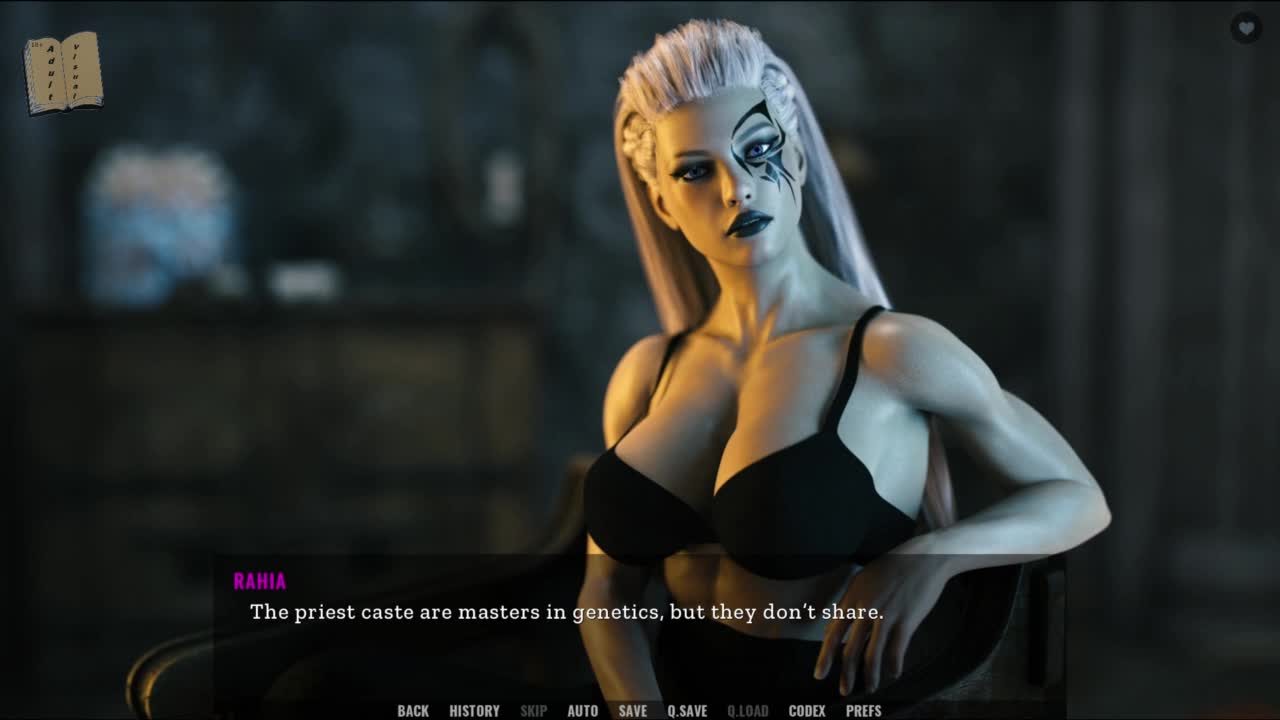The image size is (1280, 720).
Task: Click the open book logo icon
Action: (x=63, y=73)
